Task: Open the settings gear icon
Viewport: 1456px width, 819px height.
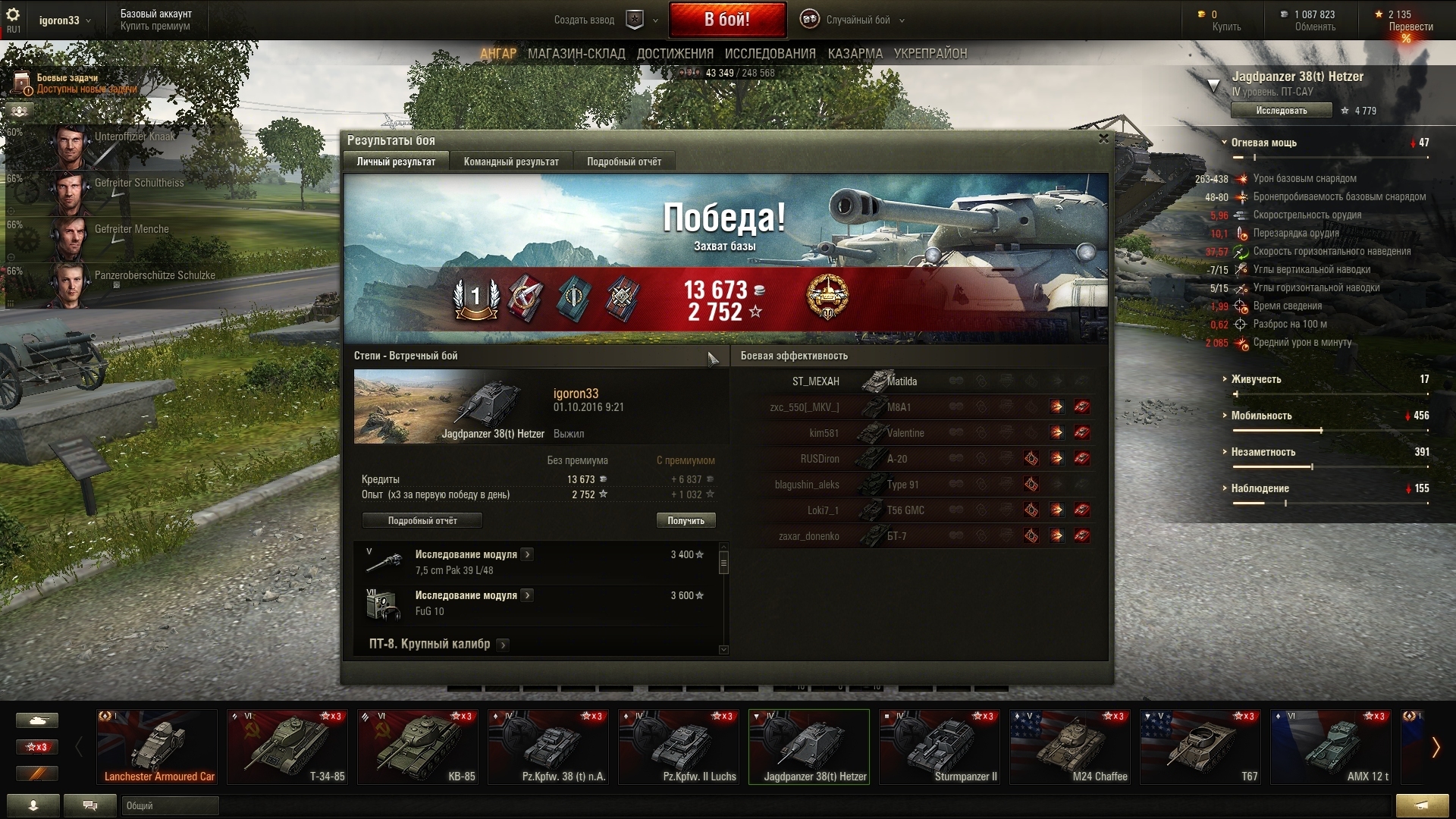Action: click(x=13, y=15)
